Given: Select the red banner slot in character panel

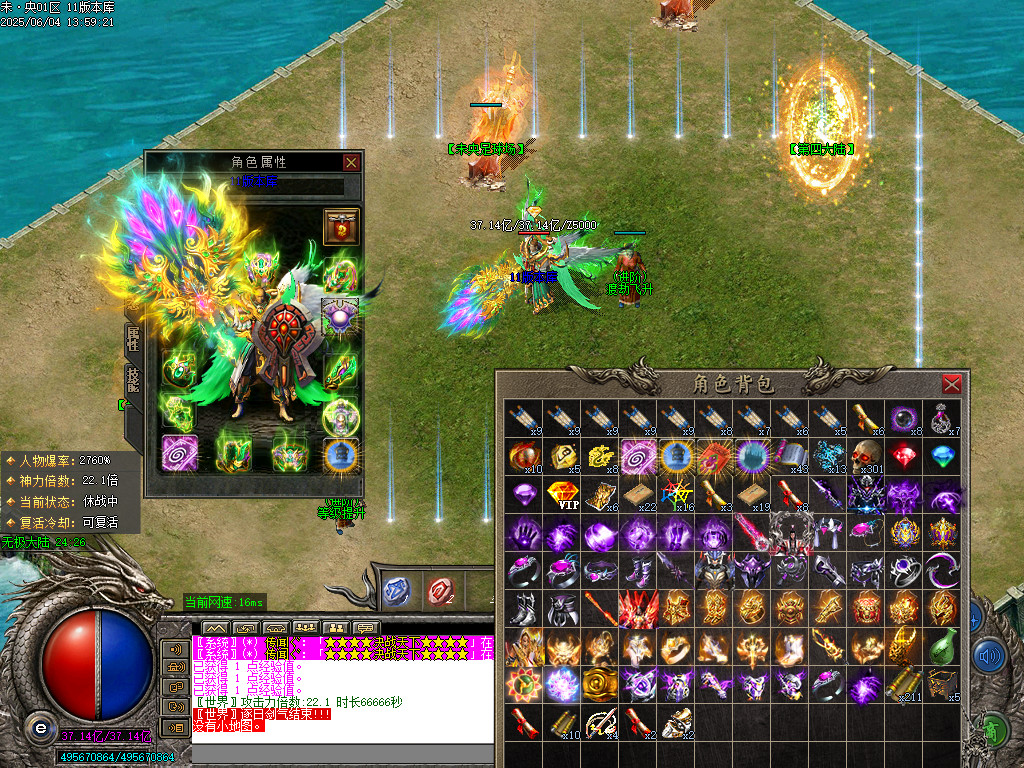Looking at the screenshot, I should pyautogui.click(x=341, y=226).
